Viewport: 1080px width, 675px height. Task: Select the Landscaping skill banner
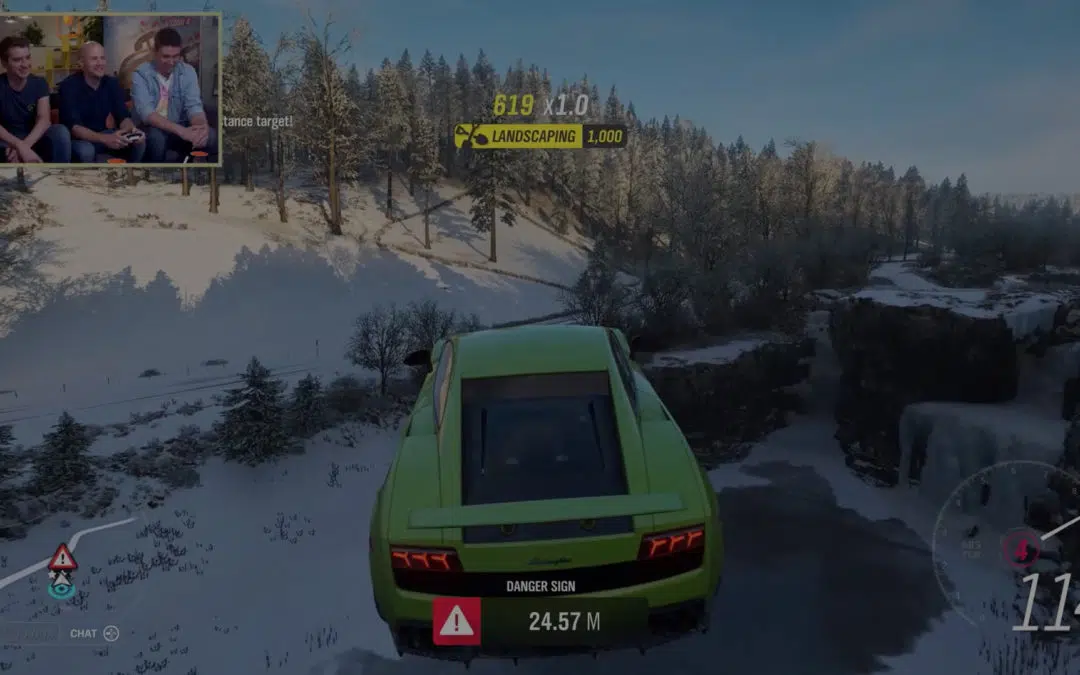coord(540,136)
